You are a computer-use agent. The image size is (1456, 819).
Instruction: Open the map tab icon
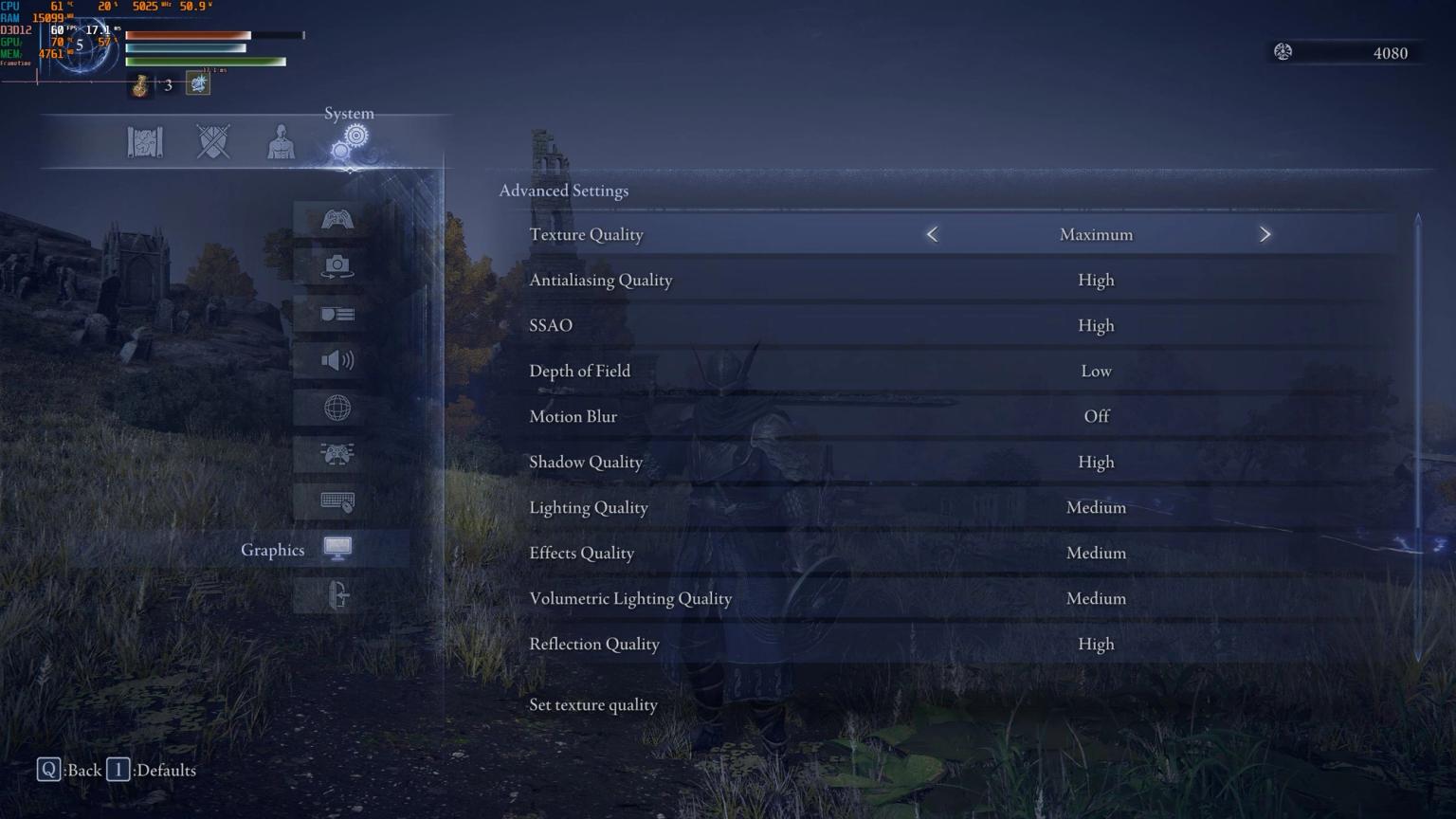point(145,140)
